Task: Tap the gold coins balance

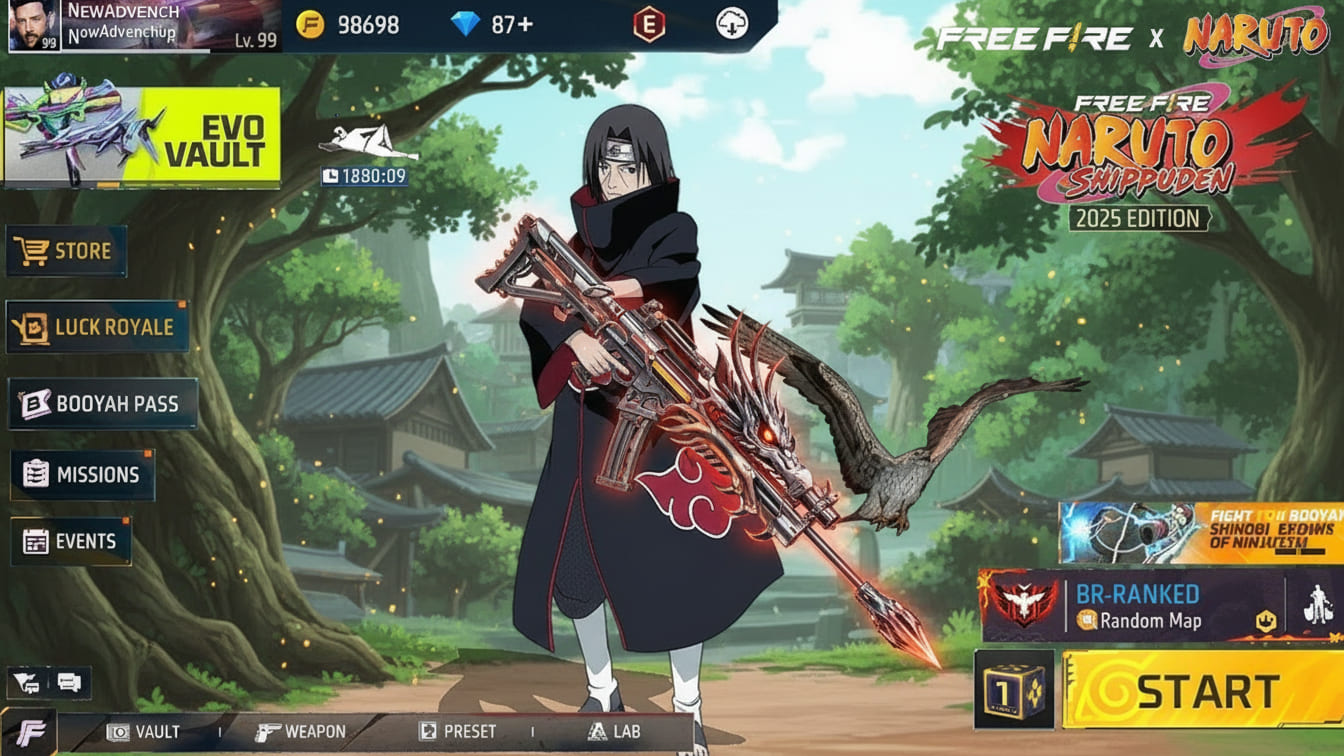Action: [348, 25]
